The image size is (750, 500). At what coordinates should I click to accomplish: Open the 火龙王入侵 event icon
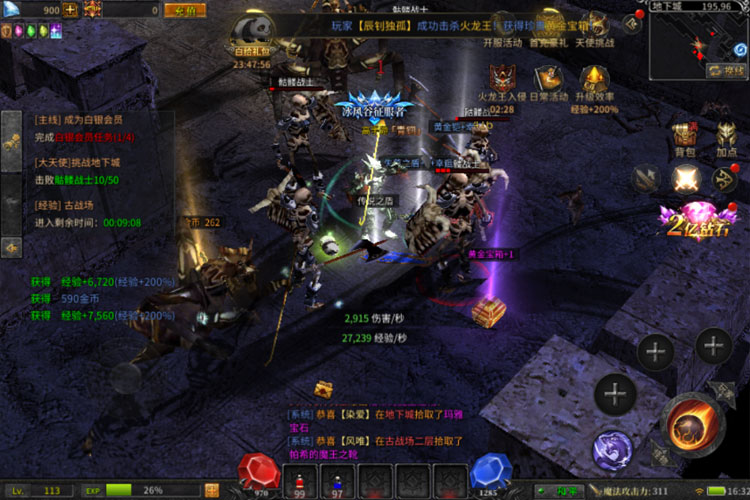pos(502,80)
